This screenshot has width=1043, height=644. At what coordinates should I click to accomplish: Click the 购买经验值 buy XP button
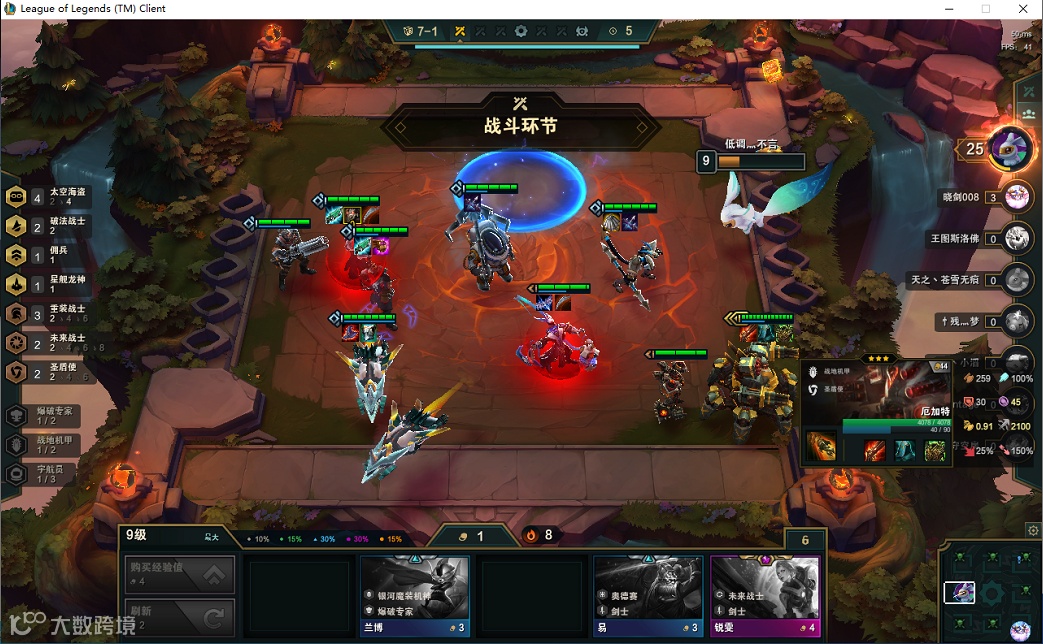pyautogui.click(x=181, y=575)
